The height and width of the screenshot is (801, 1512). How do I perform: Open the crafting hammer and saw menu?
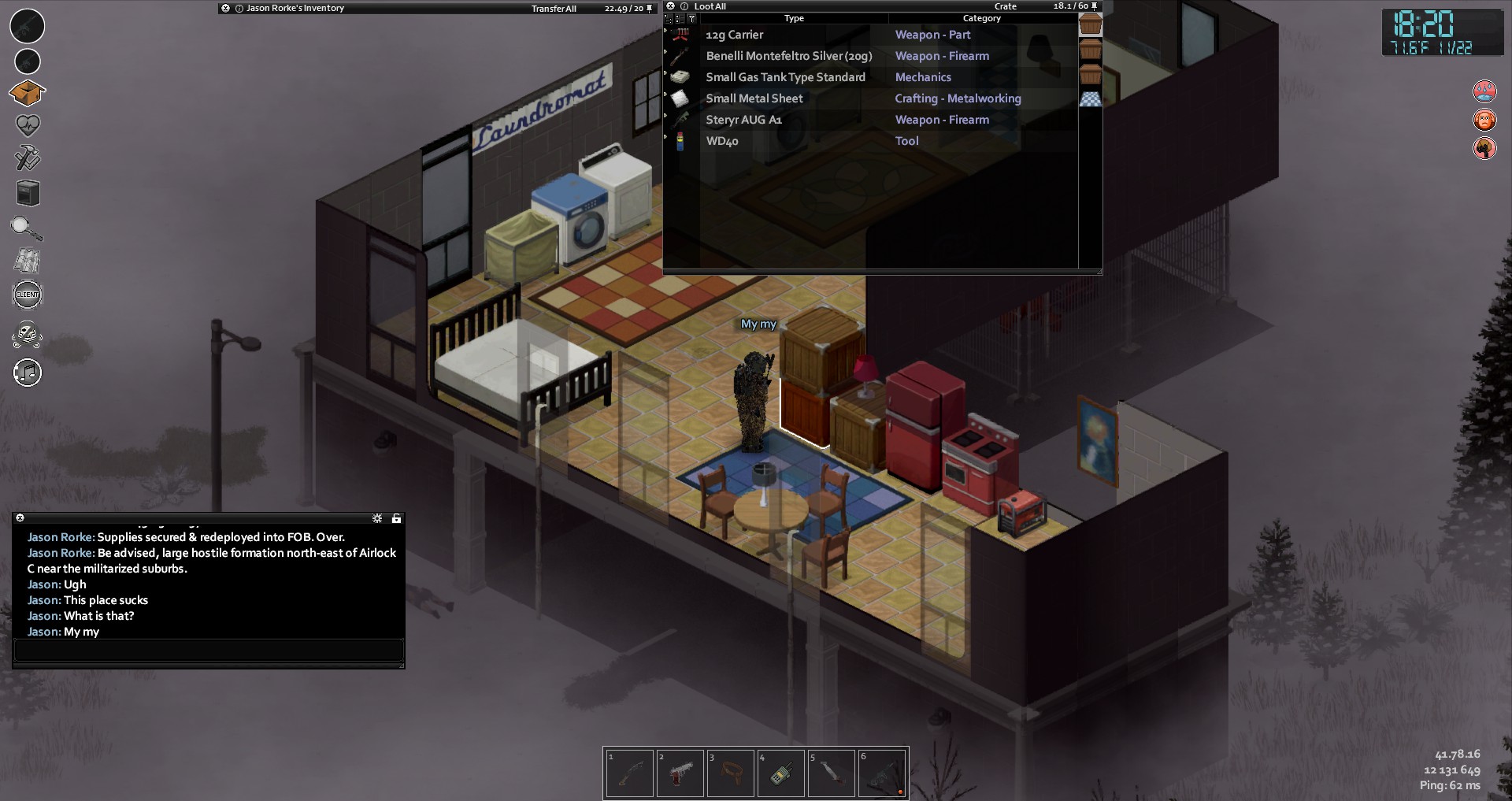(x=28, y=158)
